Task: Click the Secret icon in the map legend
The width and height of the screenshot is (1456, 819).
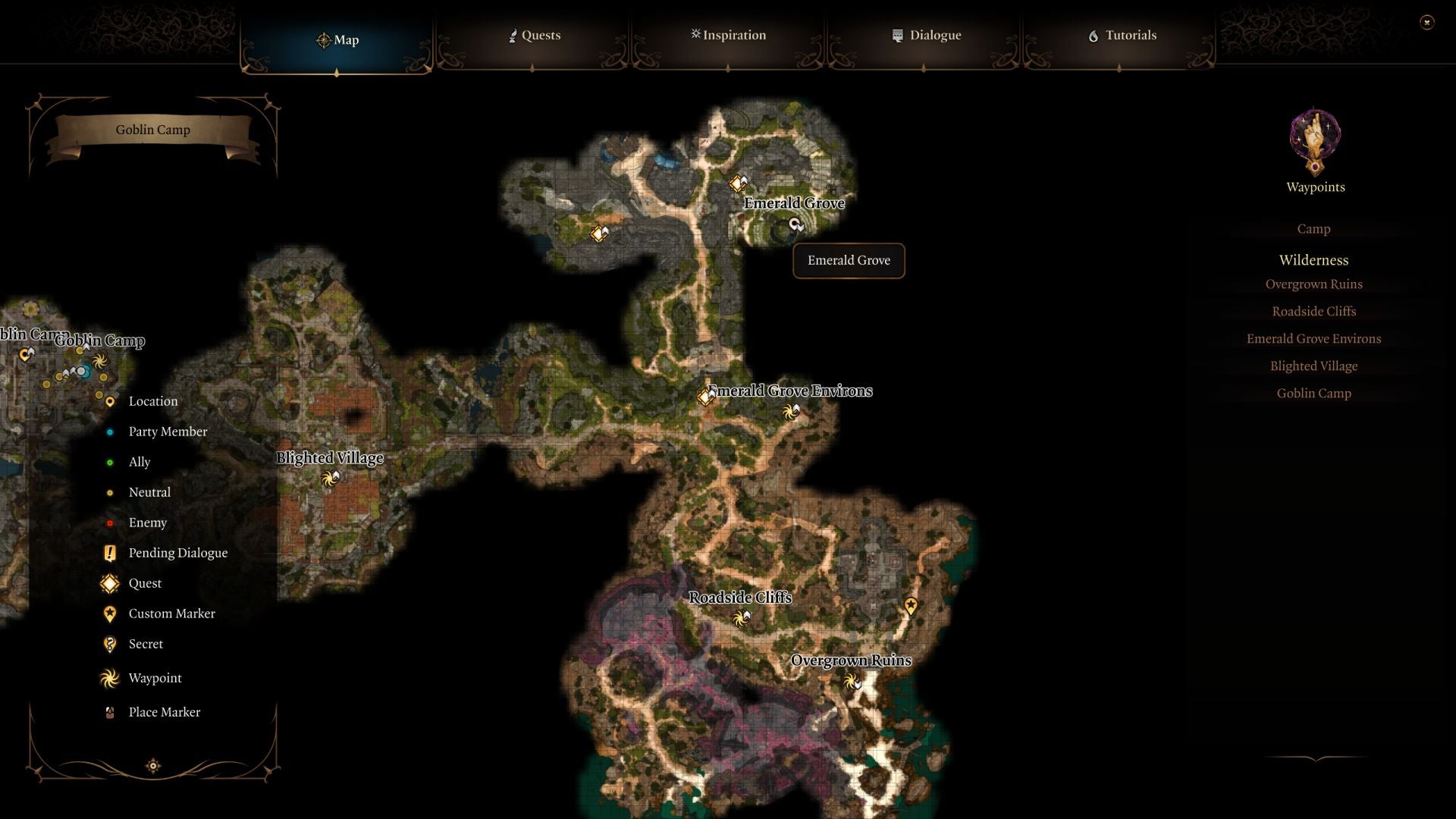Action: [111, 644]
